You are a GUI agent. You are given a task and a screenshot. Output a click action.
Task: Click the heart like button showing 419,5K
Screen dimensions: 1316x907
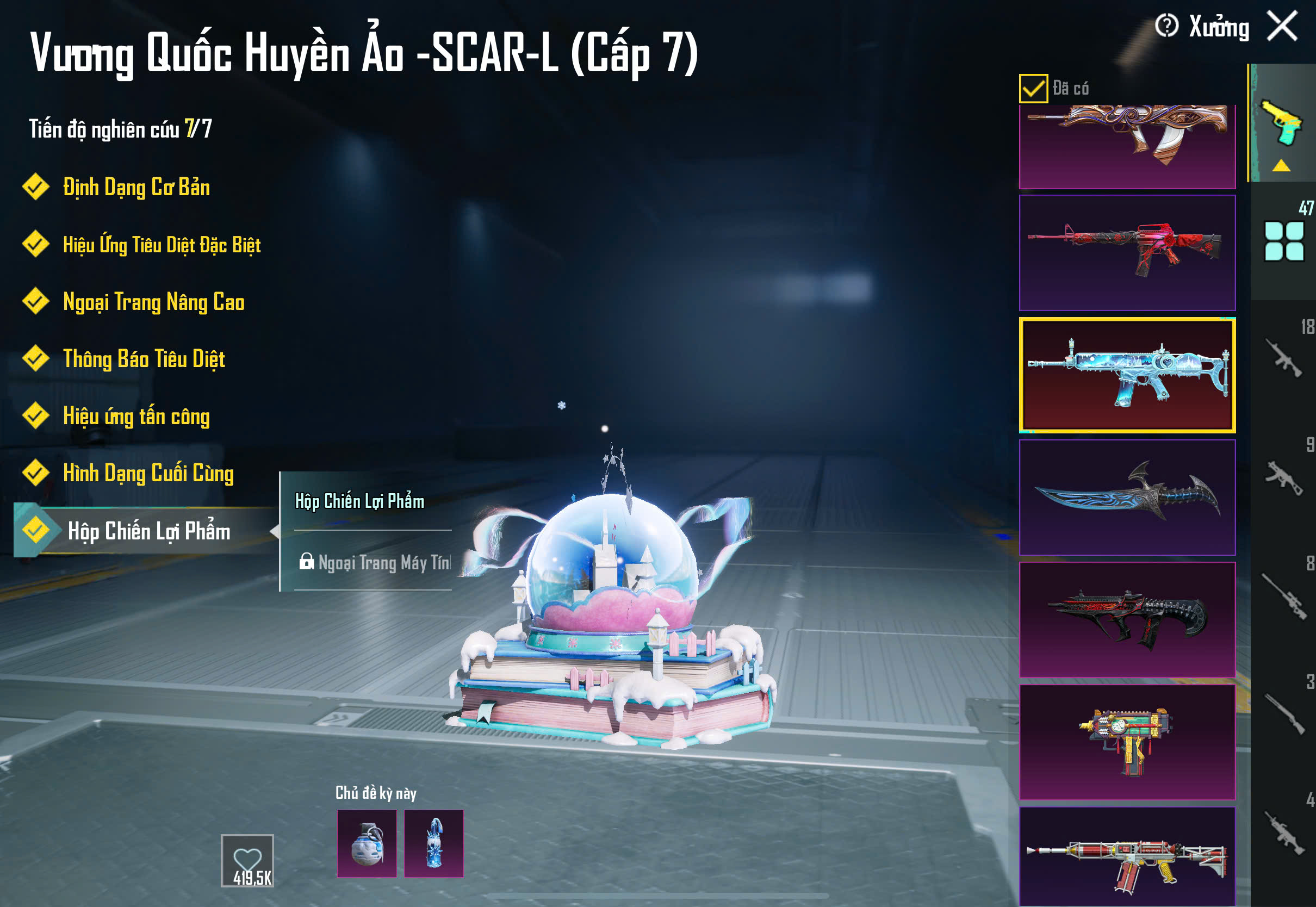[x=247, y=860]
